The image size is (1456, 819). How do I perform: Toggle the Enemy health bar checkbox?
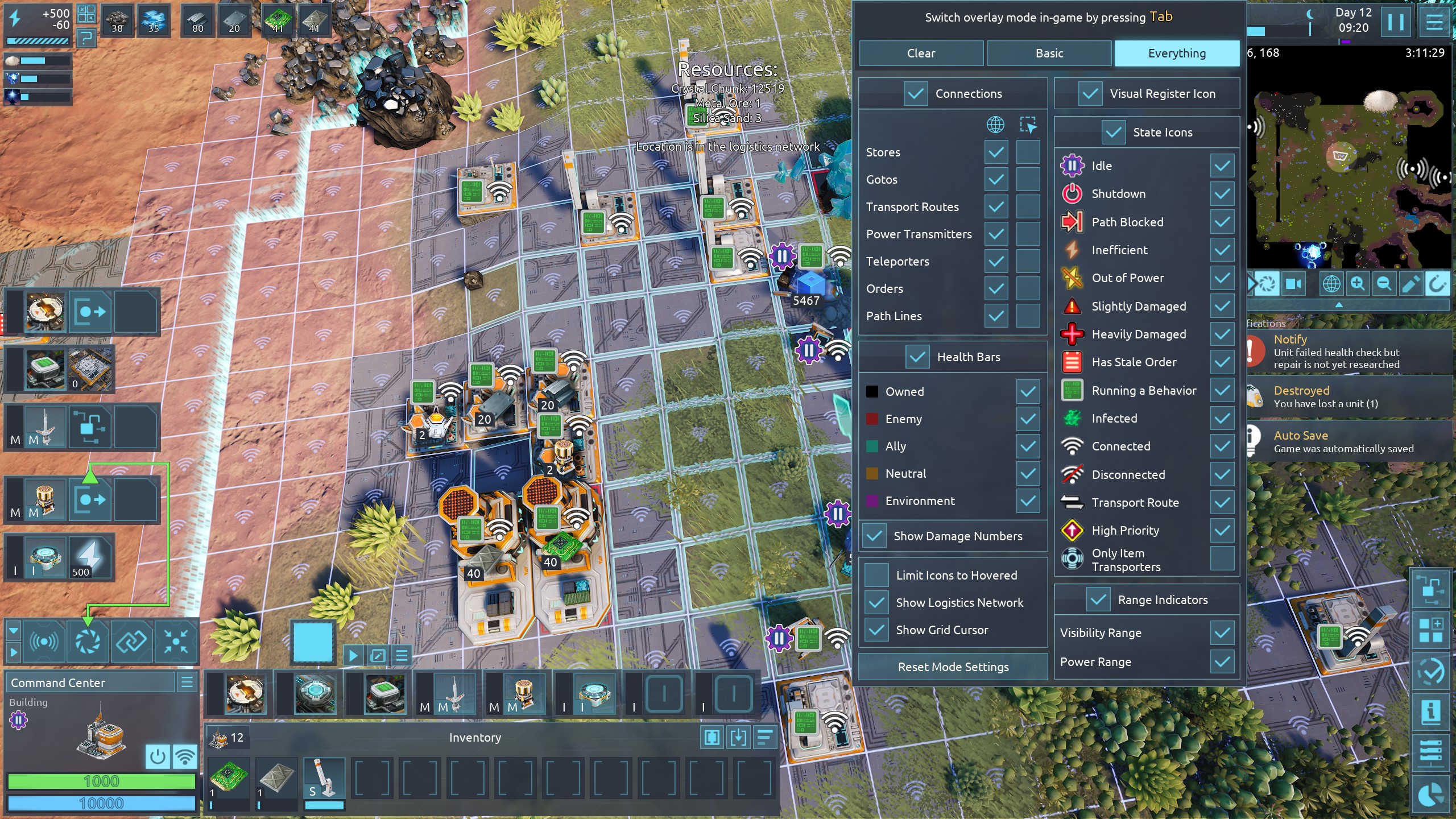[1028, 419]
